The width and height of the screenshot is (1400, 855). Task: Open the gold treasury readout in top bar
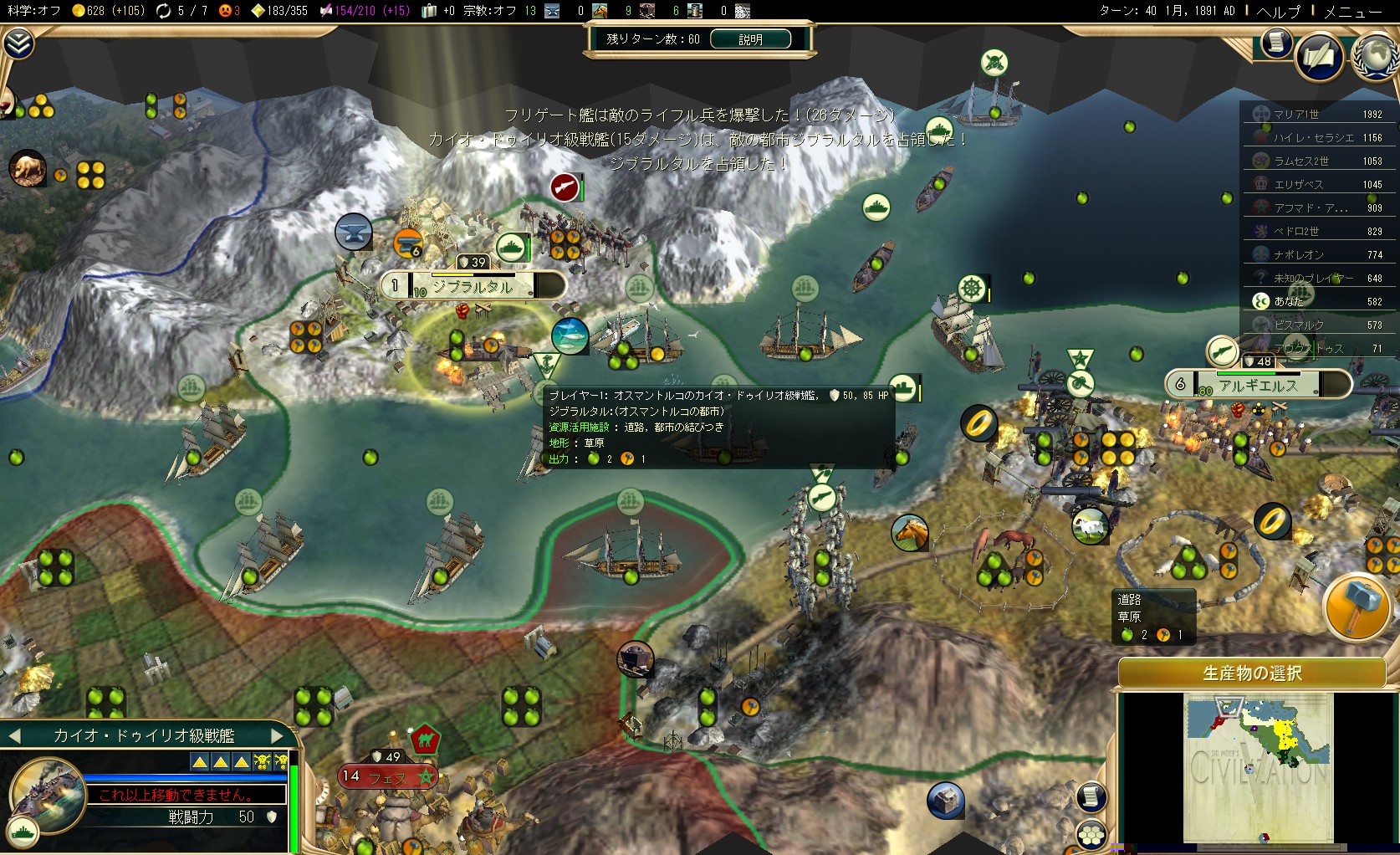click(107, 11)
